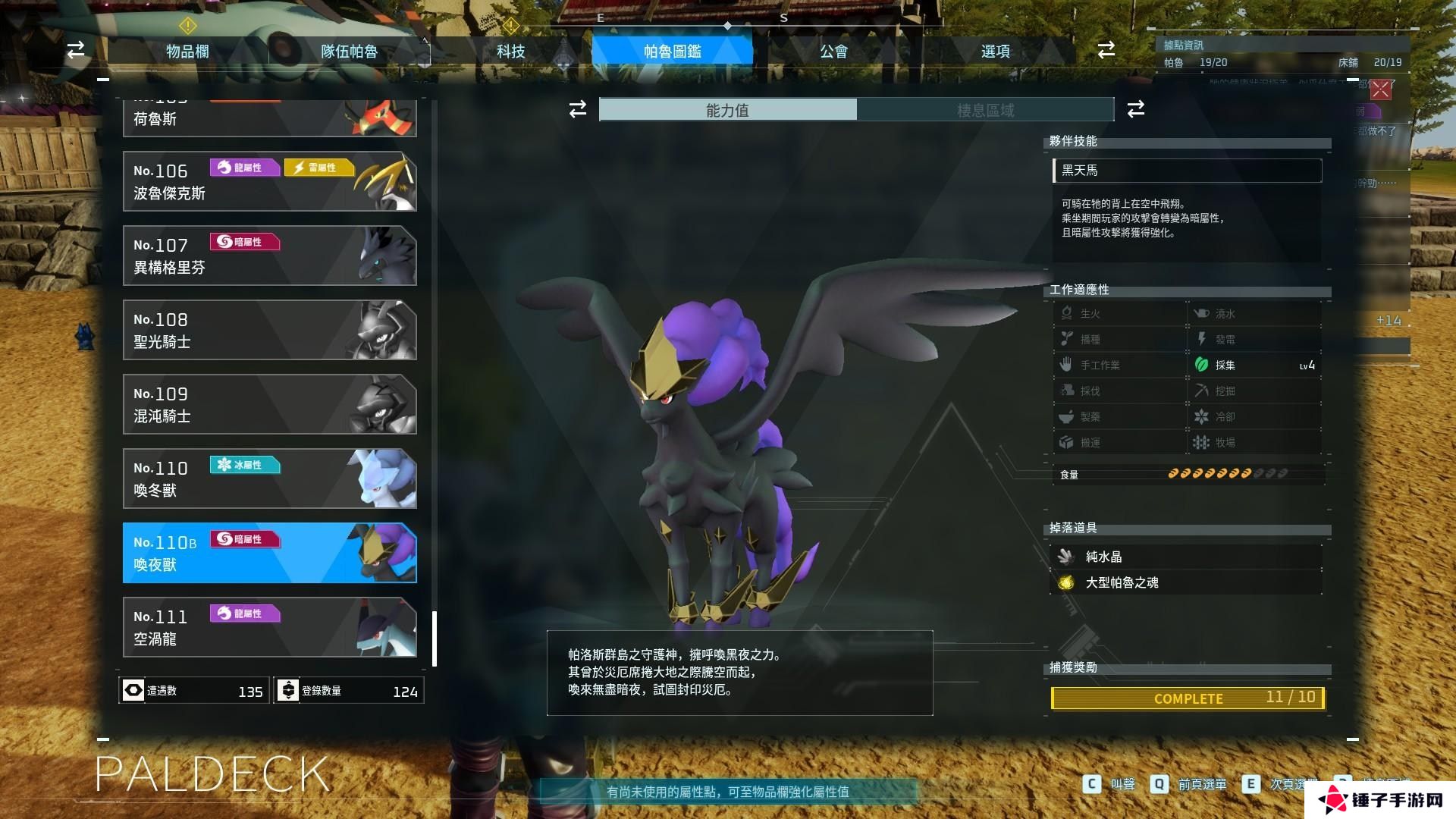Image resolution: width=1456 pixels, height=819 pixels.
Task: Click the 荷魯斯 entry at list top
Action: click(269, 118)
